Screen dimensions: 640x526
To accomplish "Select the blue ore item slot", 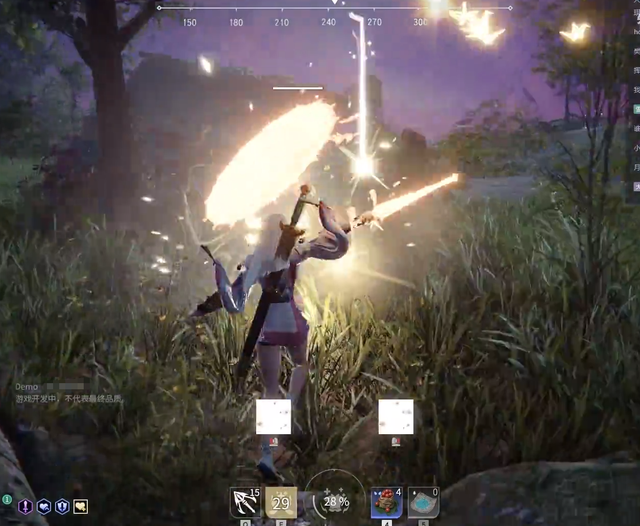I will tap(423, 502).
